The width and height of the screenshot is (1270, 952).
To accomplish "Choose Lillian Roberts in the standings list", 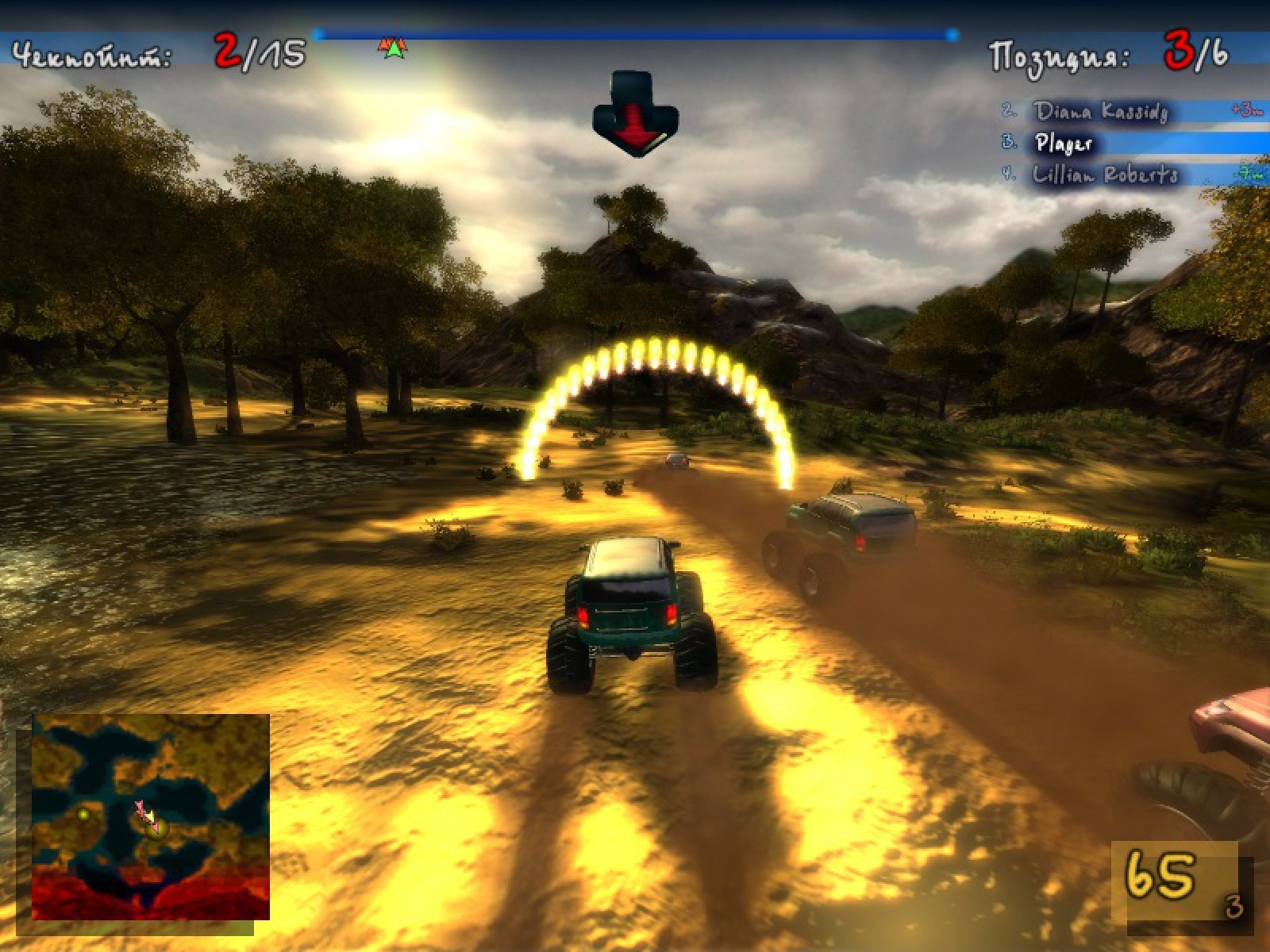I will [x=1105, y=175].
